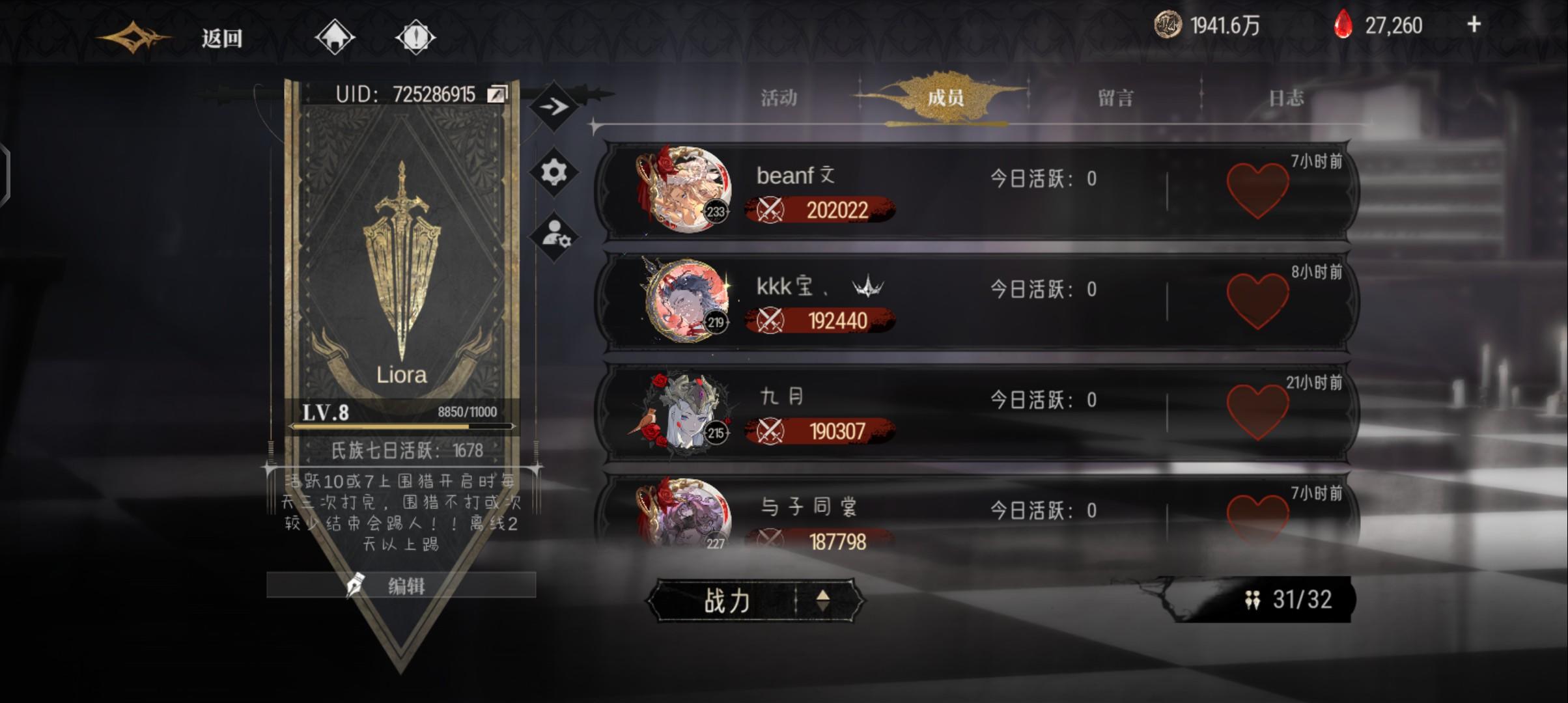The image size is (1568, 703).
Task: Copy the clan UID using the copy icon
Action: point(497,93)
